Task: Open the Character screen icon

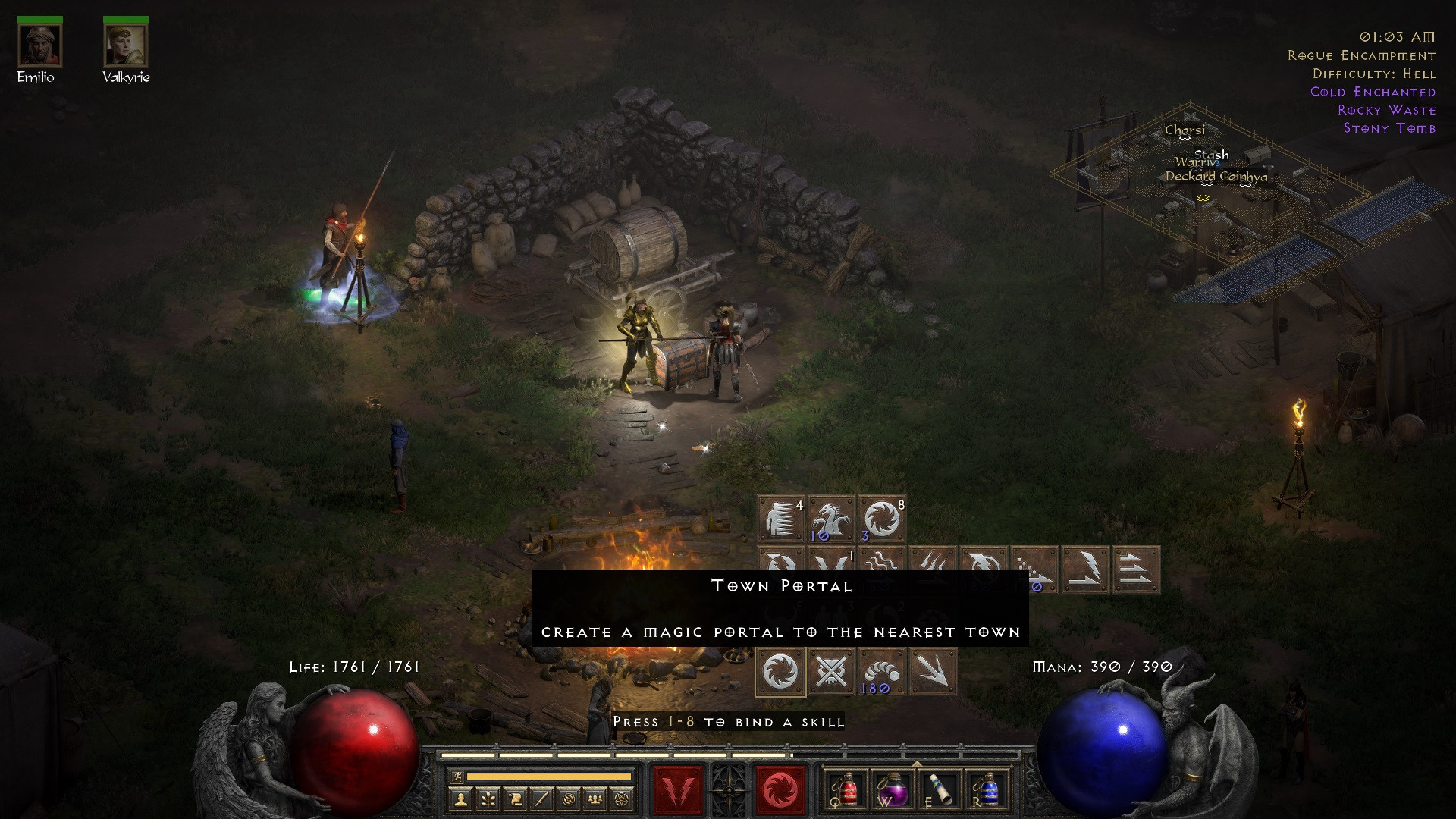Action: 461,799
